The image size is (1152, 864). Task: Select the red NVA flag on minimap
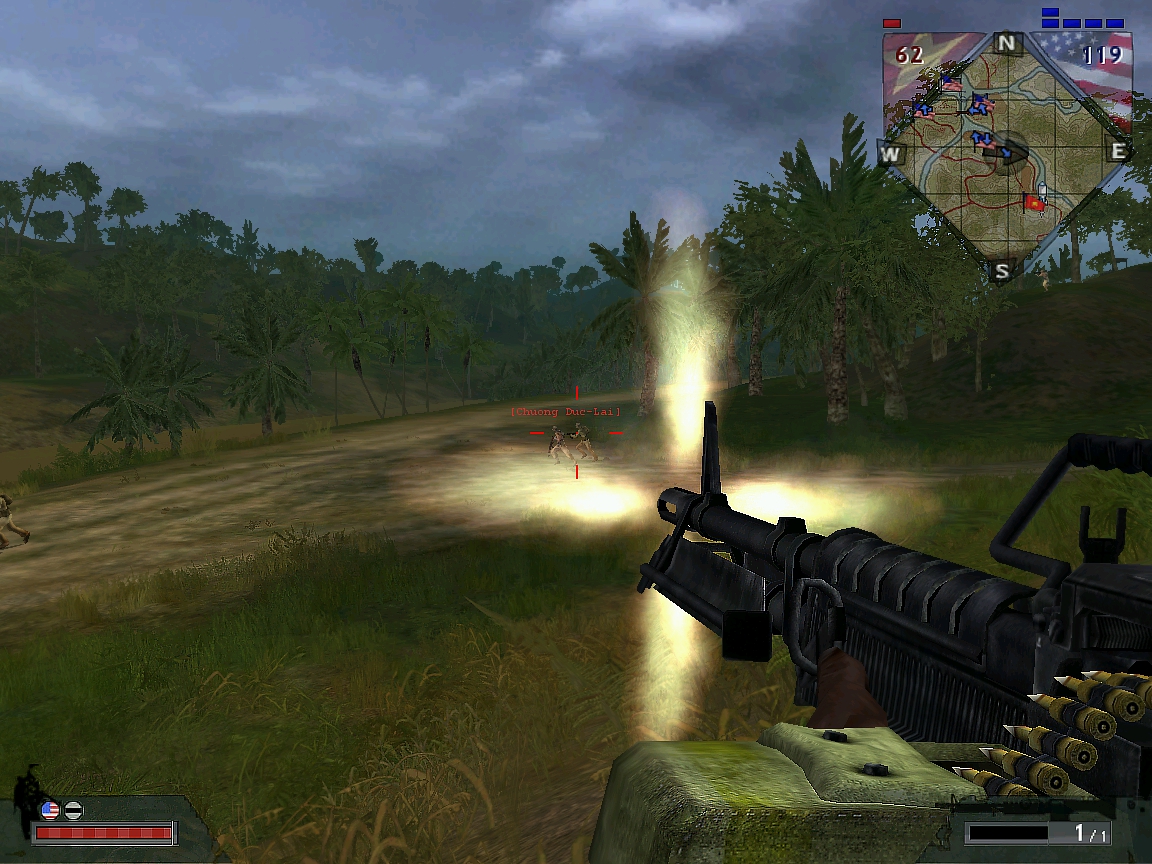pyautogui.click(x=1034, y=204)
